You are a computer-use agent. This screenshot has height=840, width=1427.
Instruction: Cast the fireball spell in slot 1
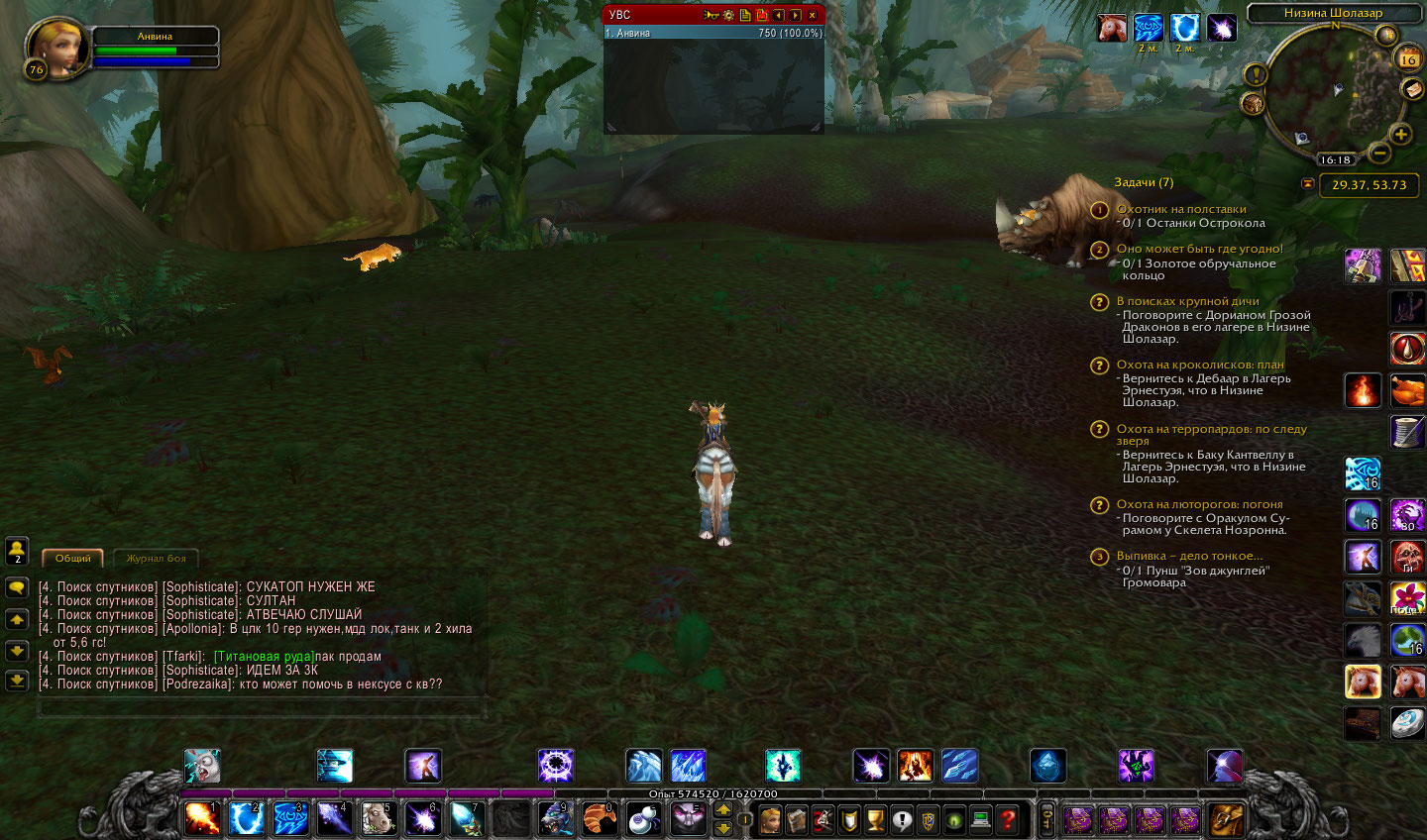click(202, 818)
